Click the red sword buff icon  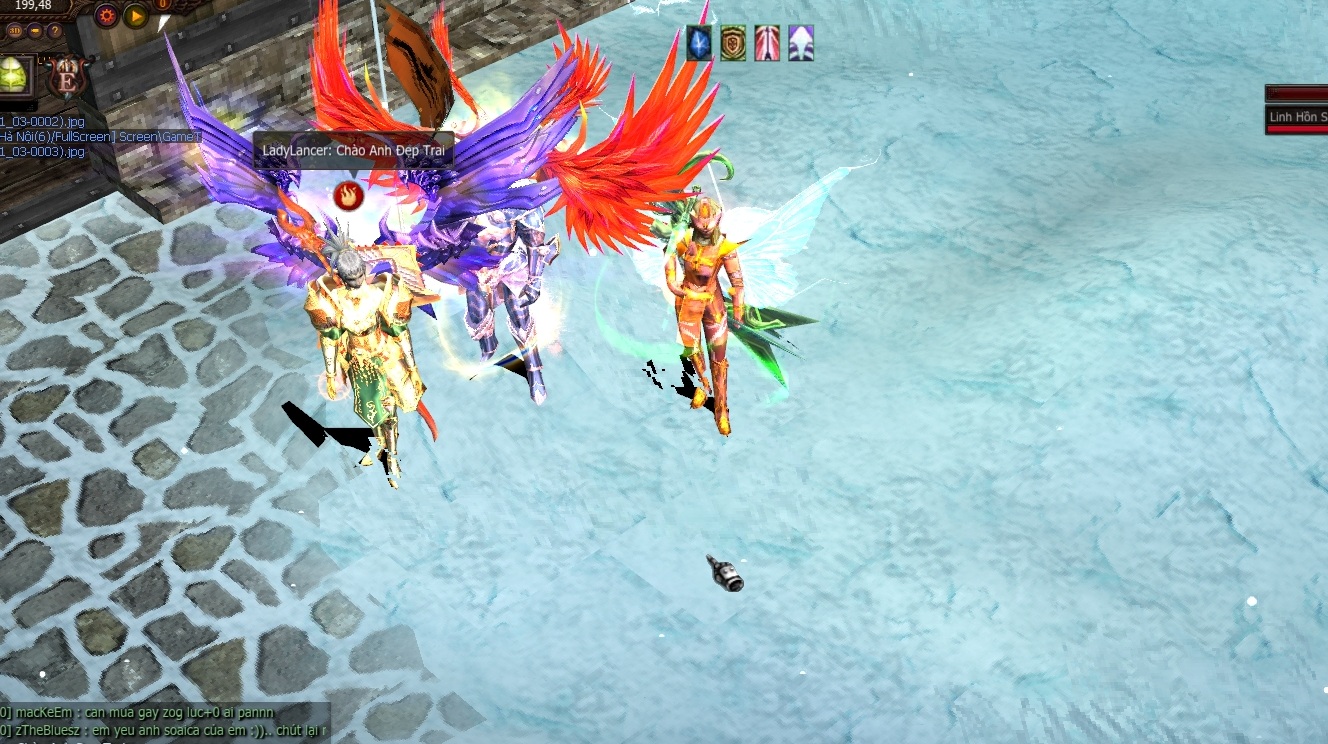pyautogui.click(x=767, y=44)
